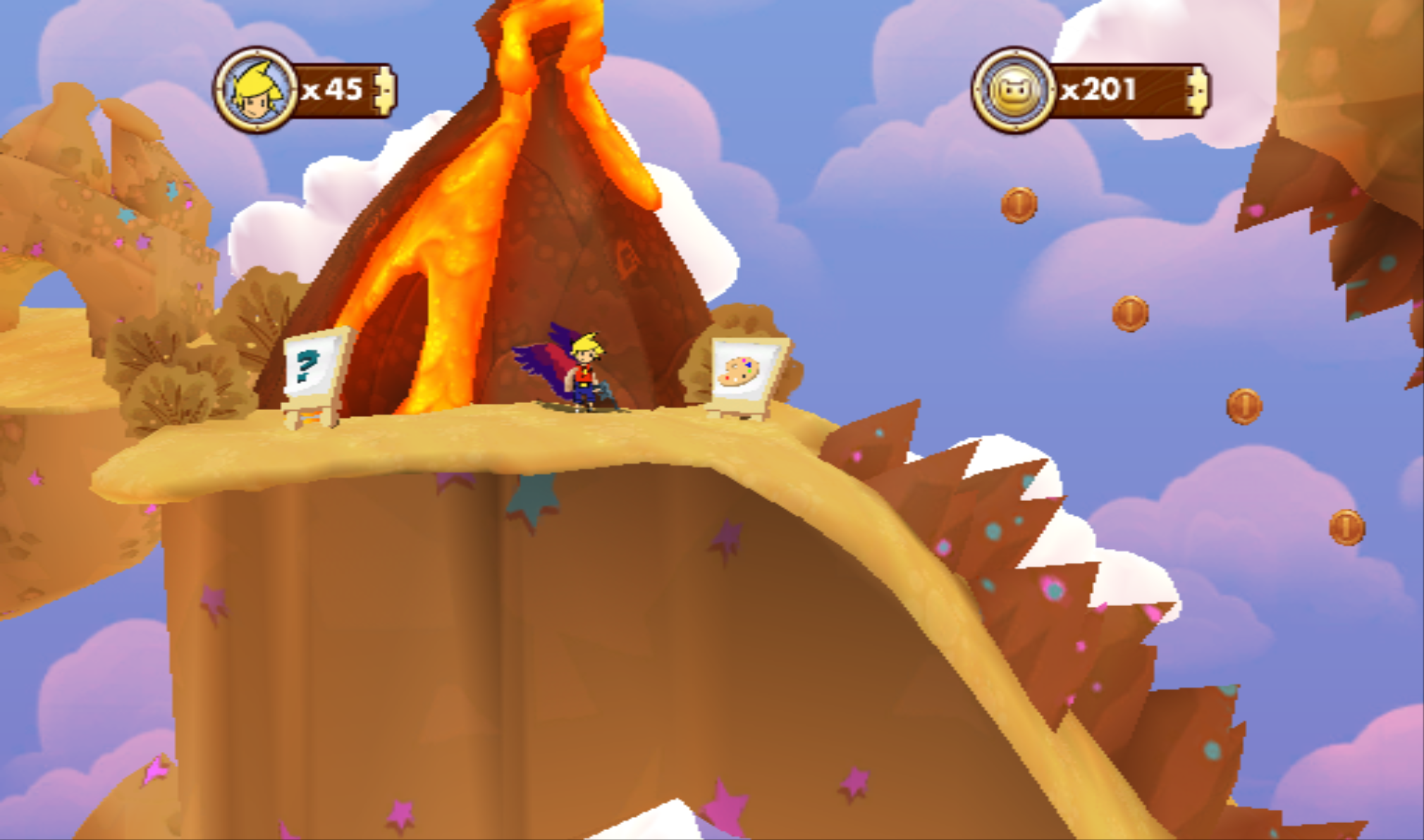Select the gold coin counter emblem
The image size is (1424, 840).
1014,90
